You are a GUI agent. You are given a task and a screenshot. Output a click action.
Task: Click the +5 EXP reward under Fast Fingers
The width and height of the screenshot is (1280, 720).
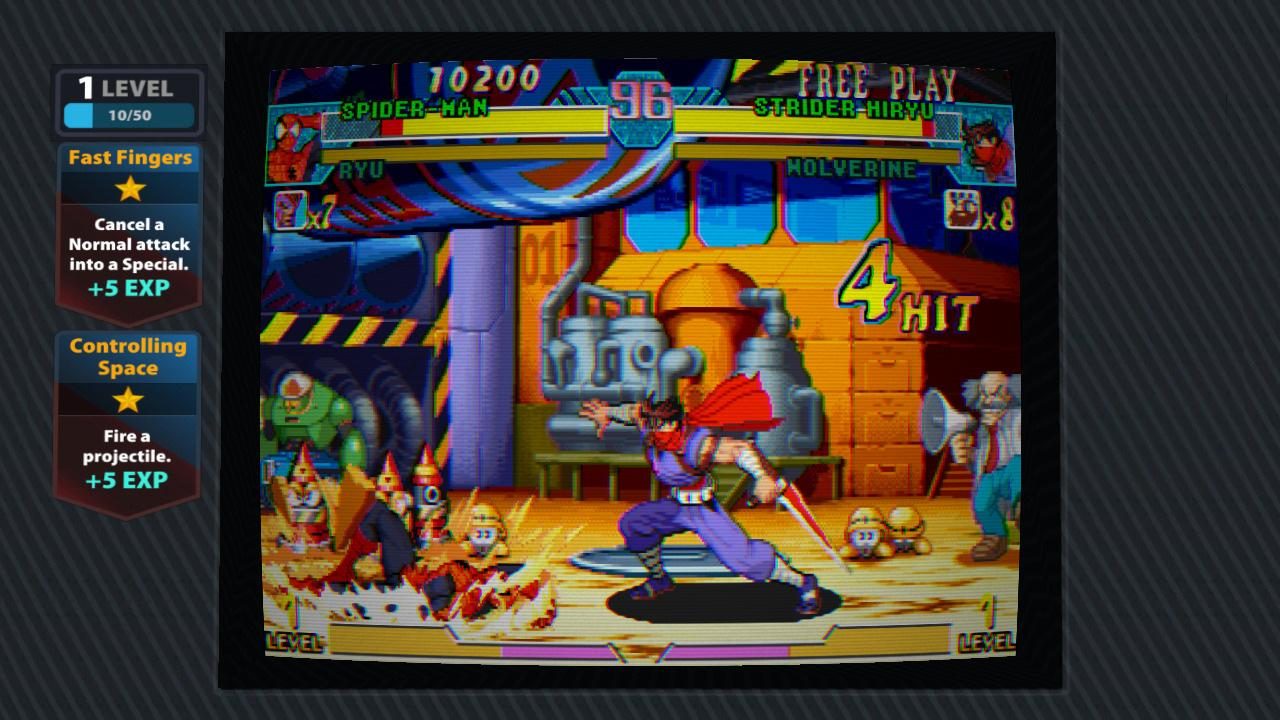click(128, 288)
